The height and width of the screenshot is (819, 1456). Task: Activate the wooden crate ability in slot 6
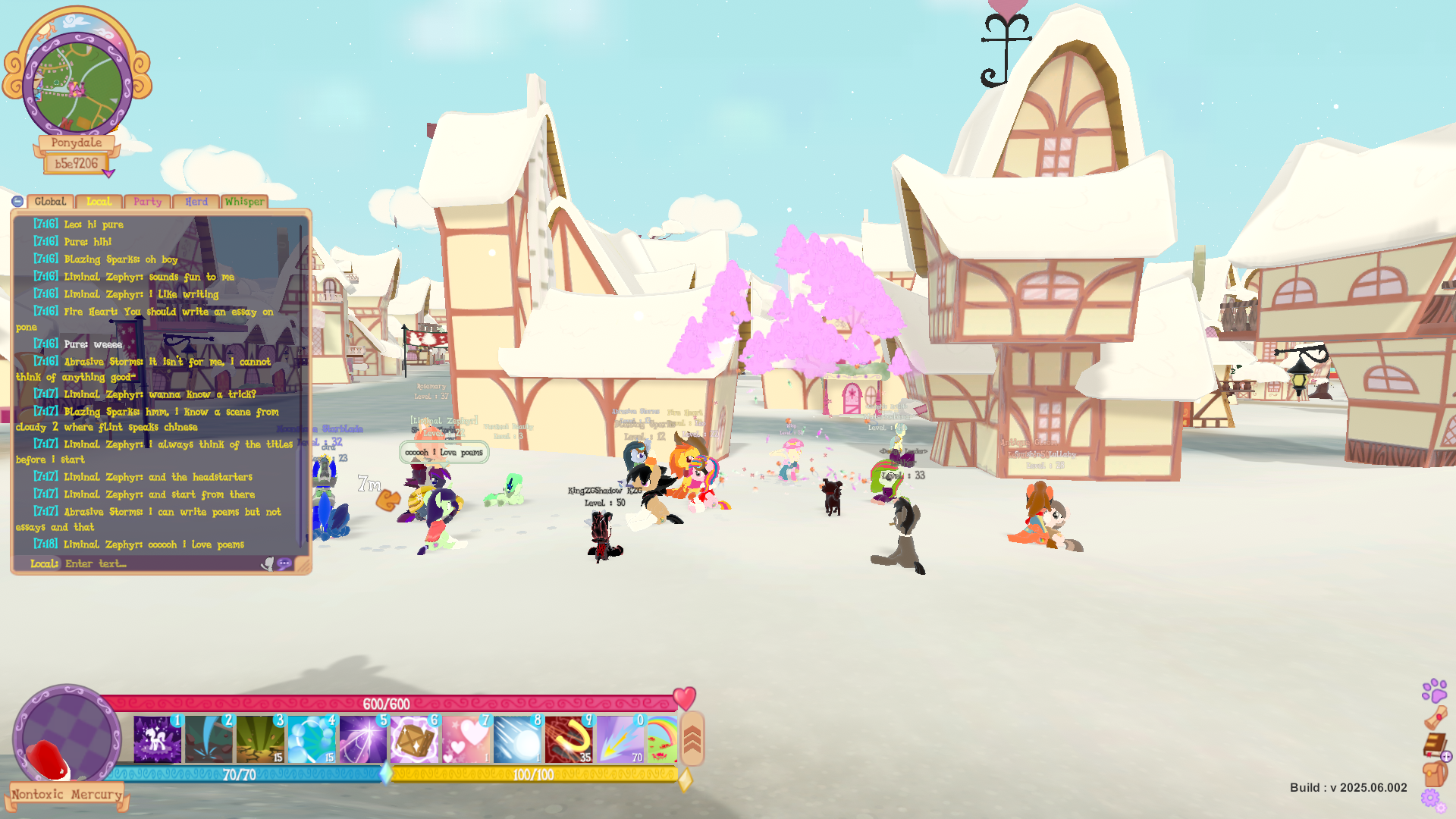[x=414, y=739]
